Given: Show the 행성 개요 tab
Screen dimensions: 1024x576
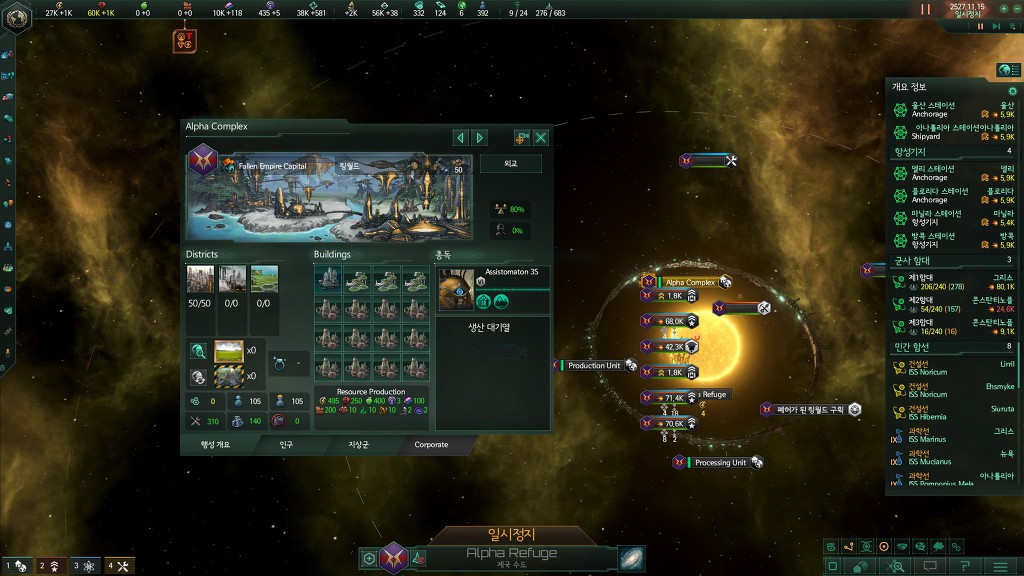Looking at the screenshot, I should point(215,444).
